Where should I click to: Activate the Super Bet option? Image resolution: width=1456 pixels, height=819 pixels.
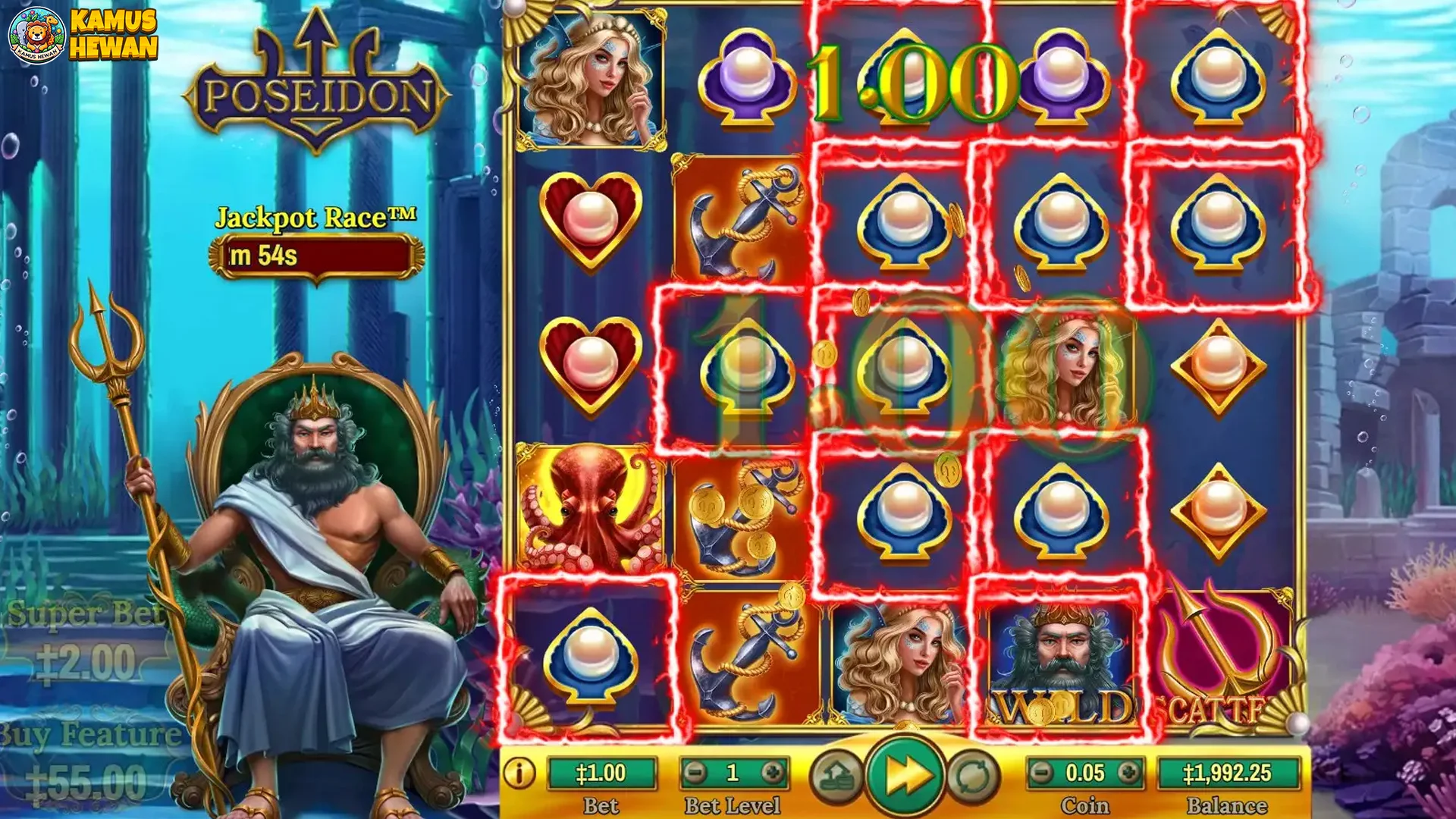[x=85, y=643]
